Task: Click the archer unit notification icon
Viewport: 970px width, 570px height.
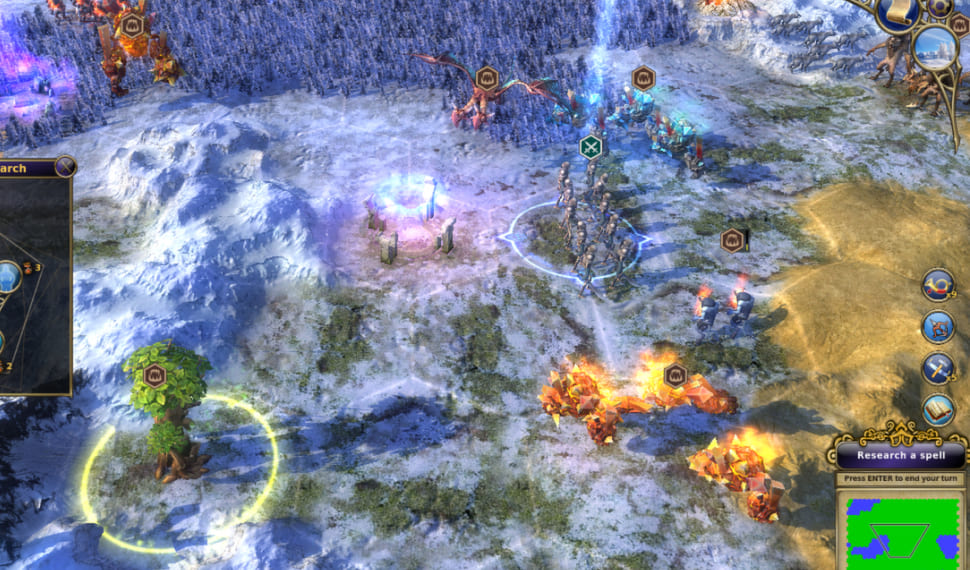Action: [x=938, y=326]
